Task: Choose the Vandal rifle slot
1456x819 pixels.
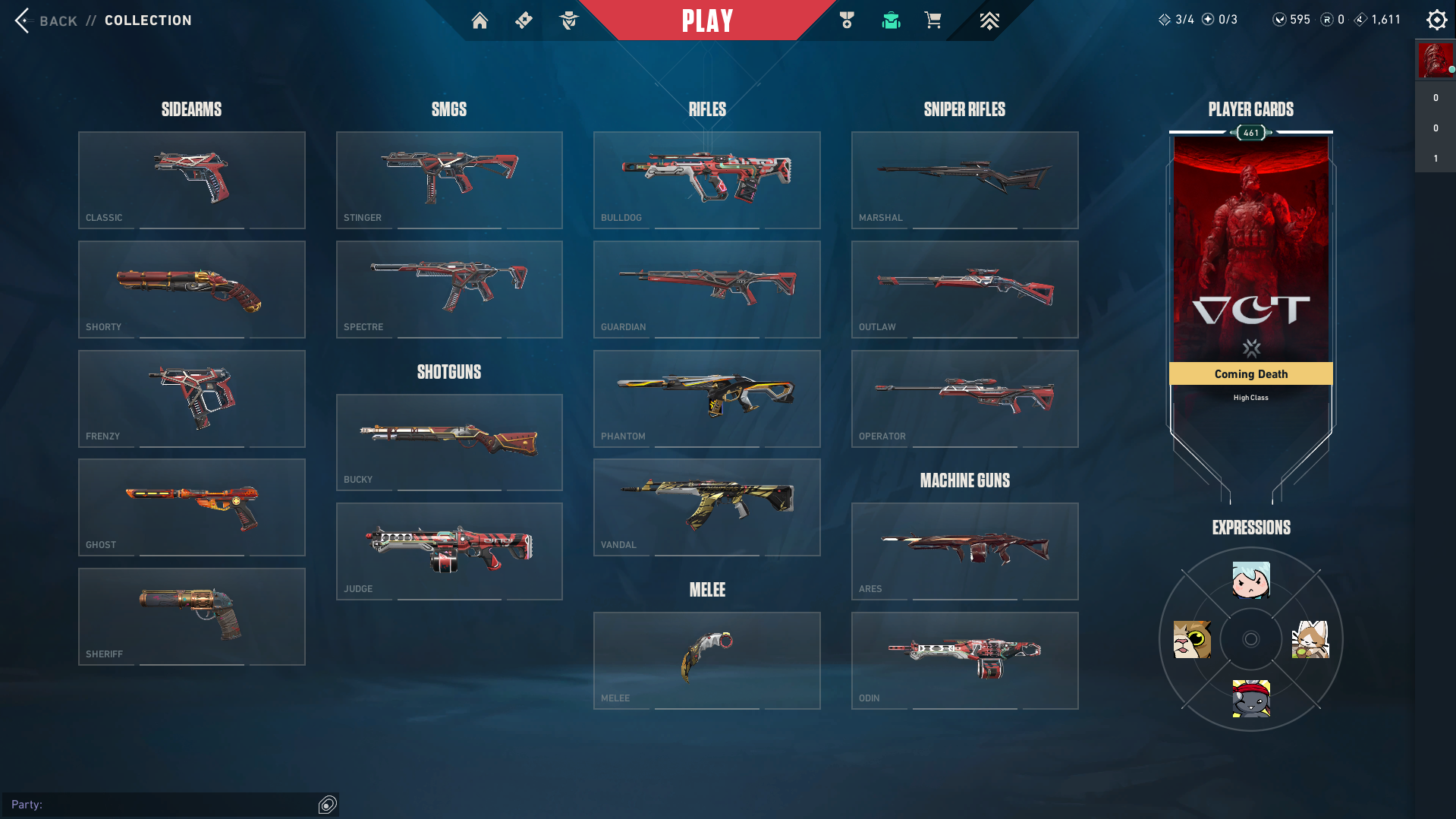Action: tap(706, 507)
